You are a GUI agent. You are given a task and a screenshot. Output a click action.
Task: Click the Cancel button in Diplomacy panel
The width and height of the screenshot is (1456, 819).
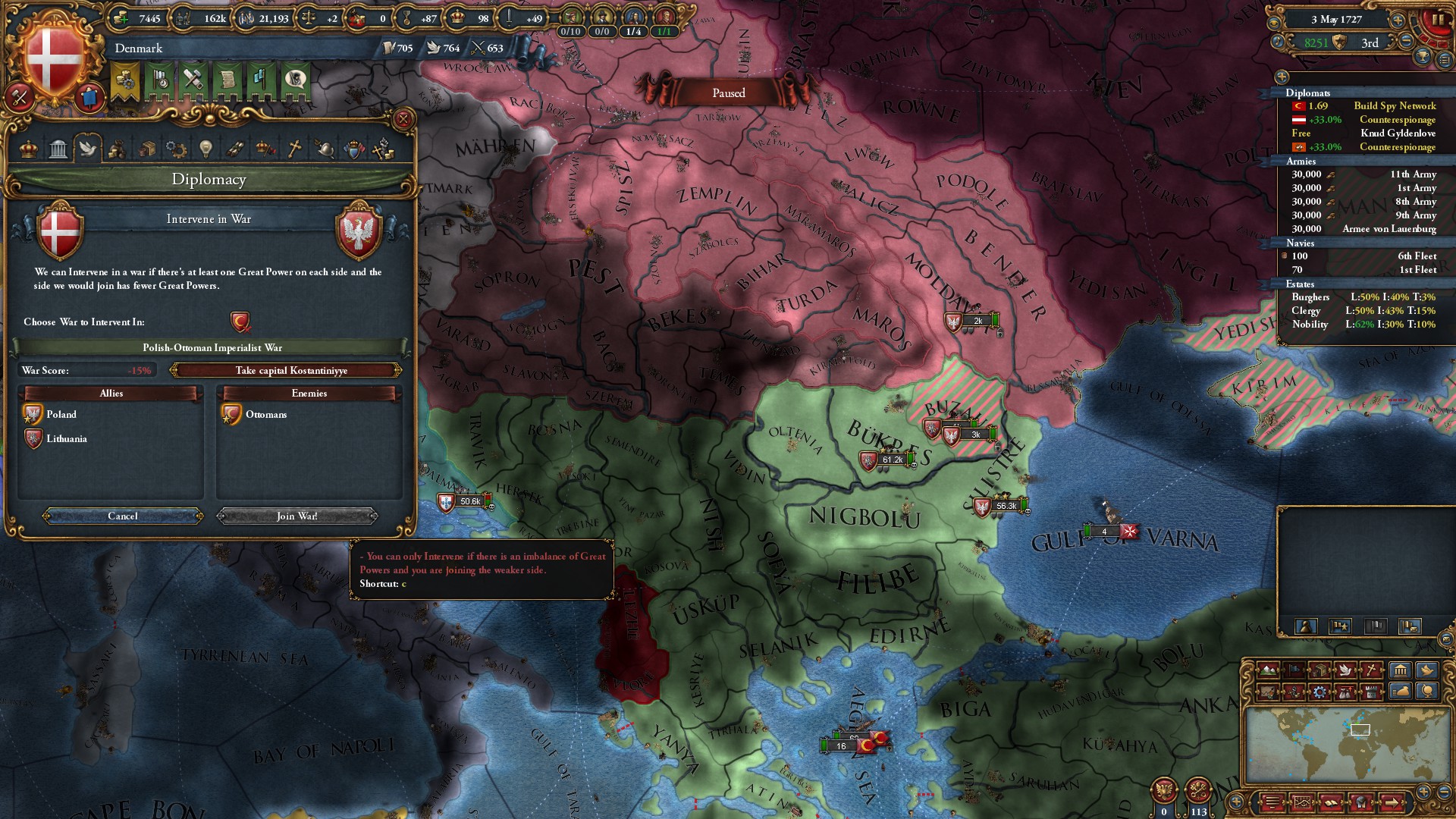(x=122, y=516)
